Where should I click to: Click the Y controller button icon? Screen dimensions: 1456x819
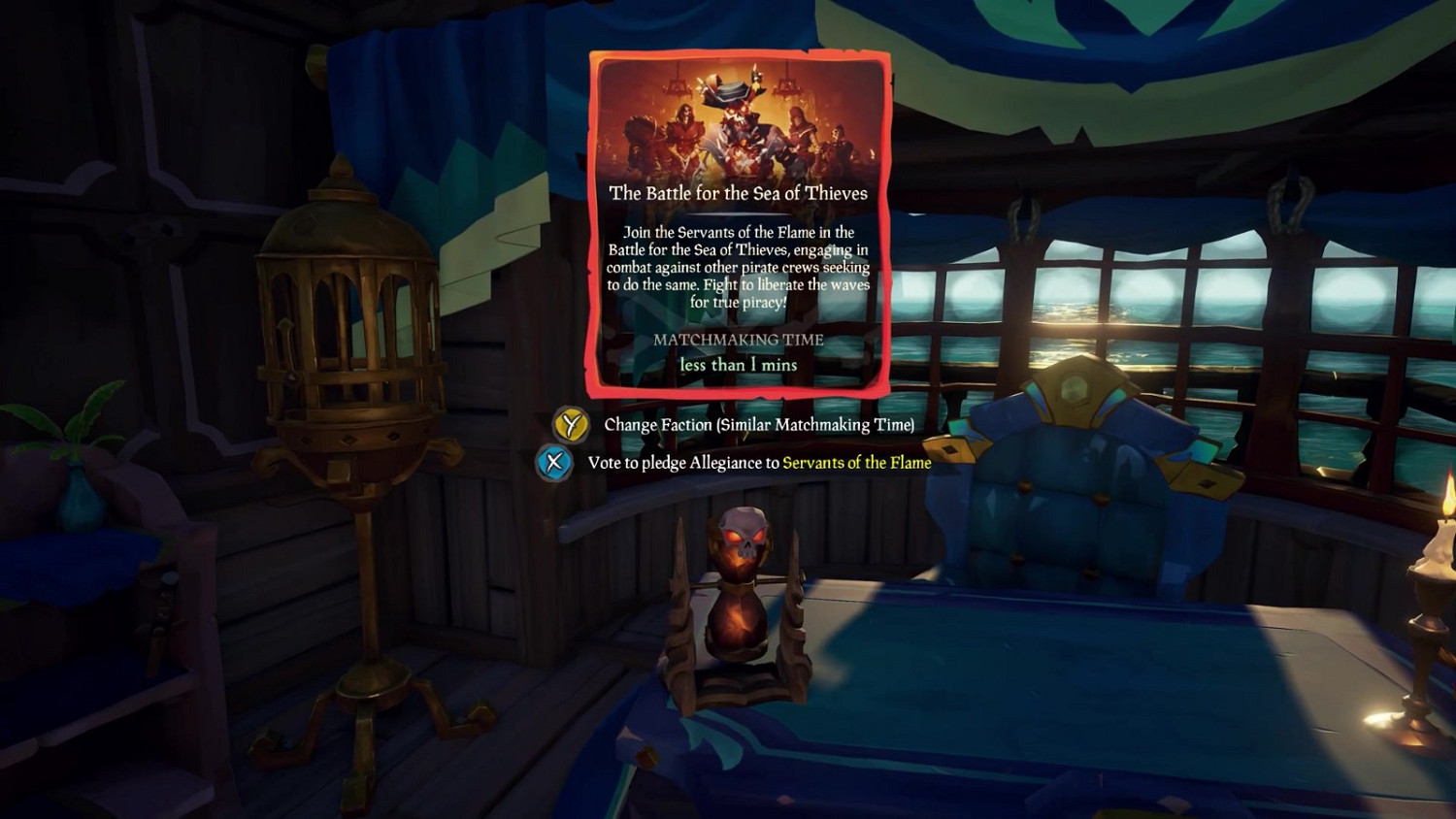pyautogui.click(x=571, y=424)
